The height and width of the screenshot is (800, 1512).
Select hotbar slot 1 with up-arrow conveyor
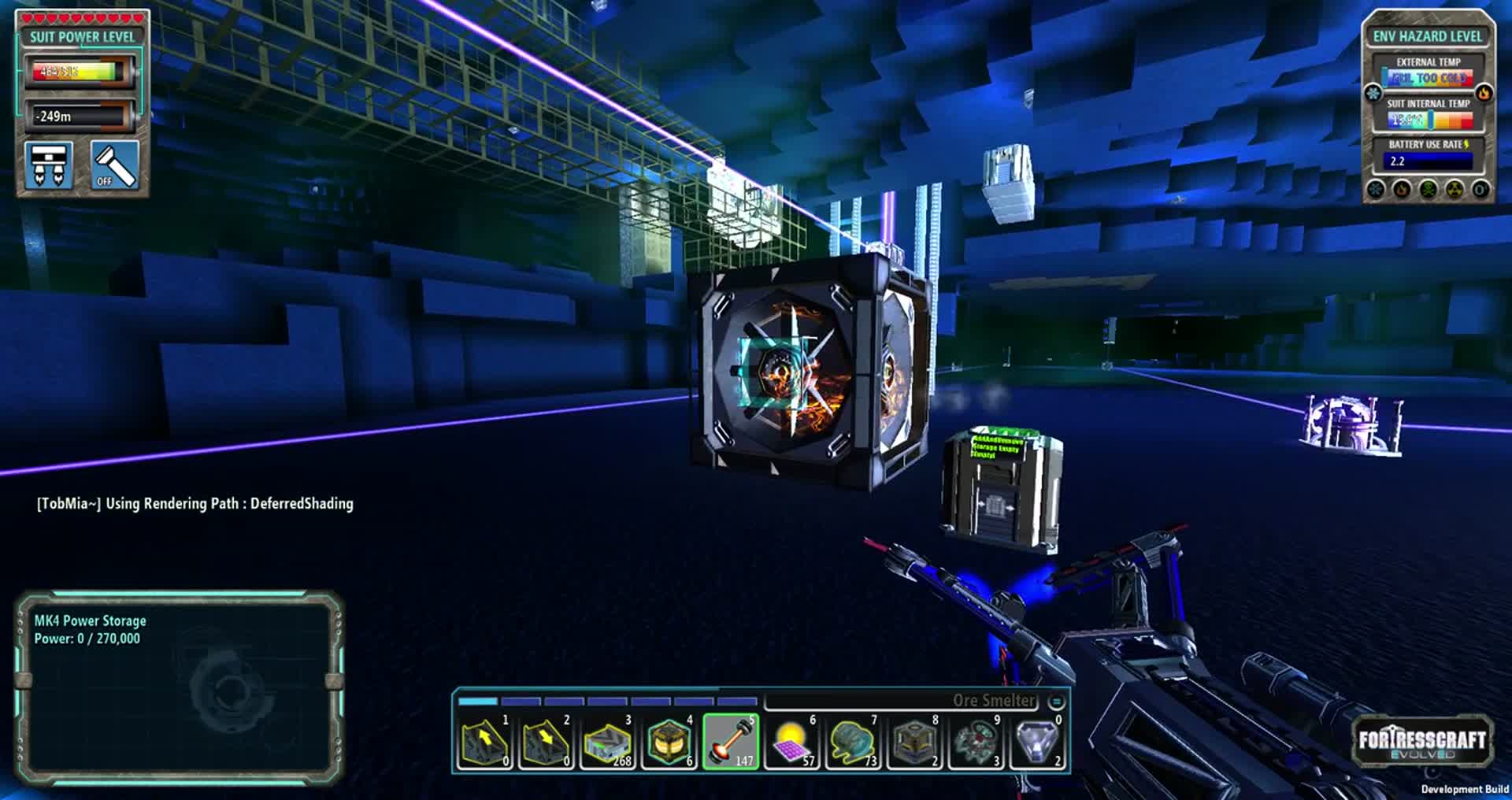click(x=485, y=742)
